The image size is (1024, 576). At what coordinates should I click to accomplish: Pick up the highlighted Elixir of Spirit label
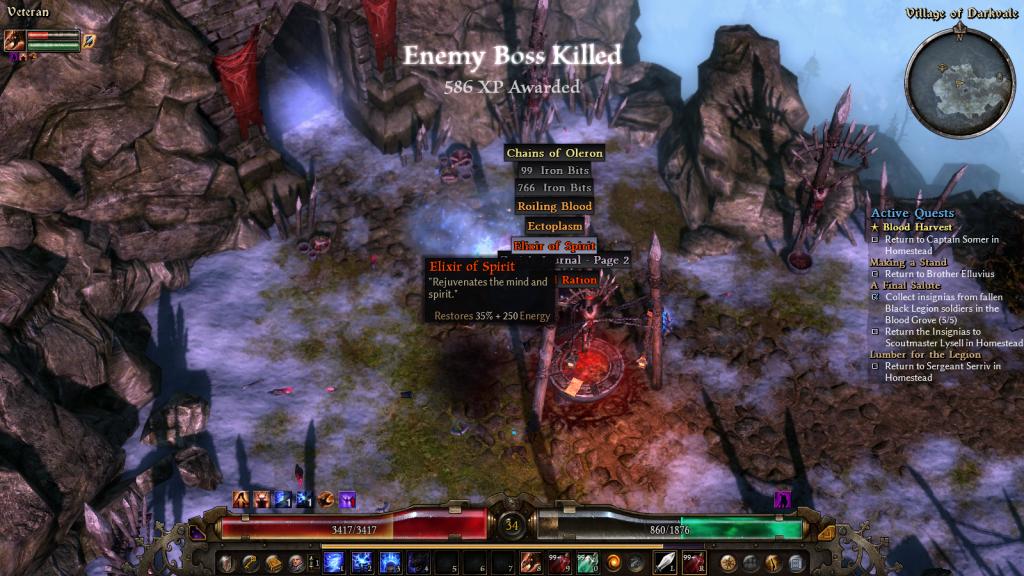pos(554,245)
